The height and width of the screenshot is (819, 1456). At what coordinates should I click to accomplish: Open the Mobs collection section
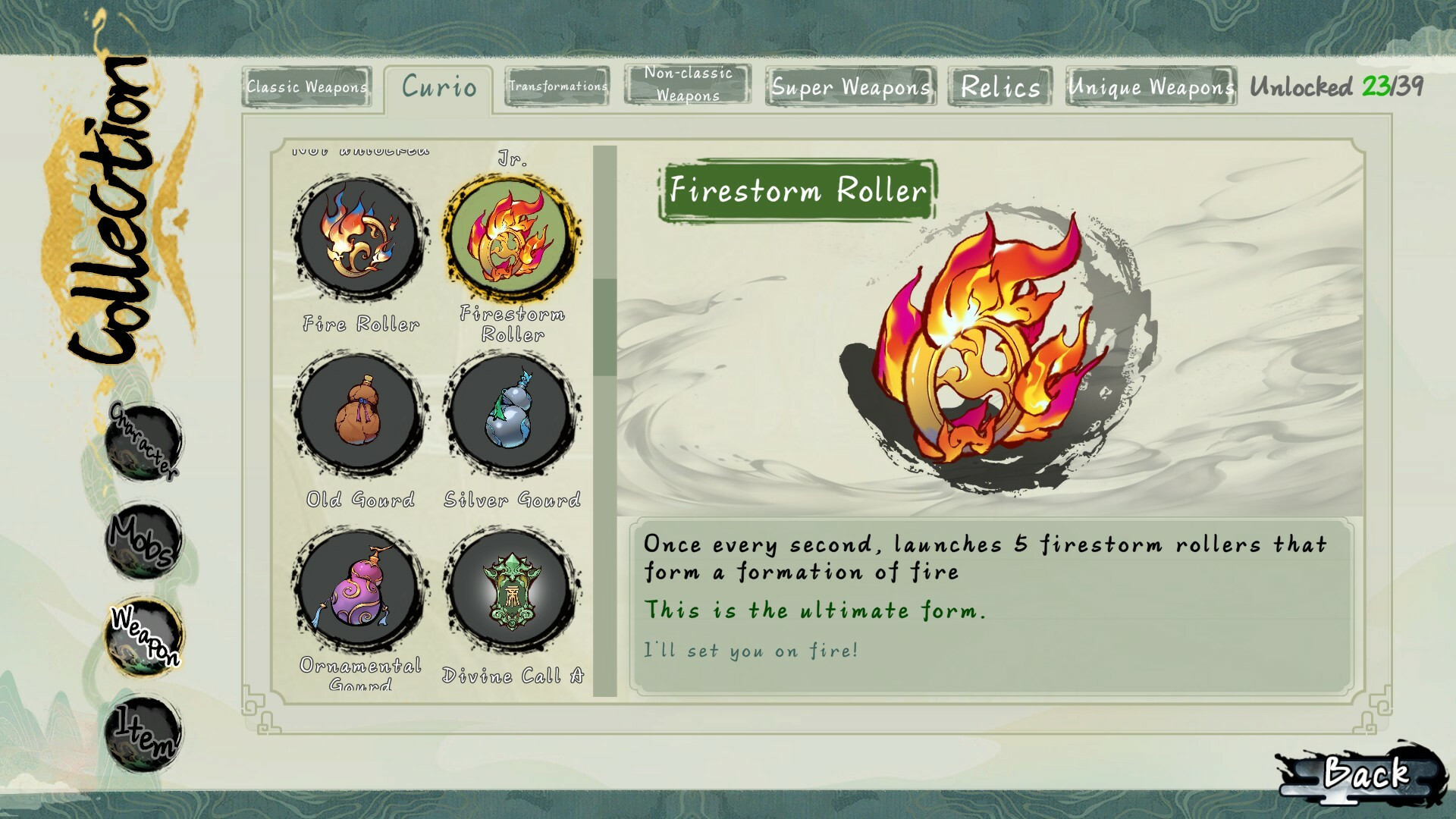(143, 540)
